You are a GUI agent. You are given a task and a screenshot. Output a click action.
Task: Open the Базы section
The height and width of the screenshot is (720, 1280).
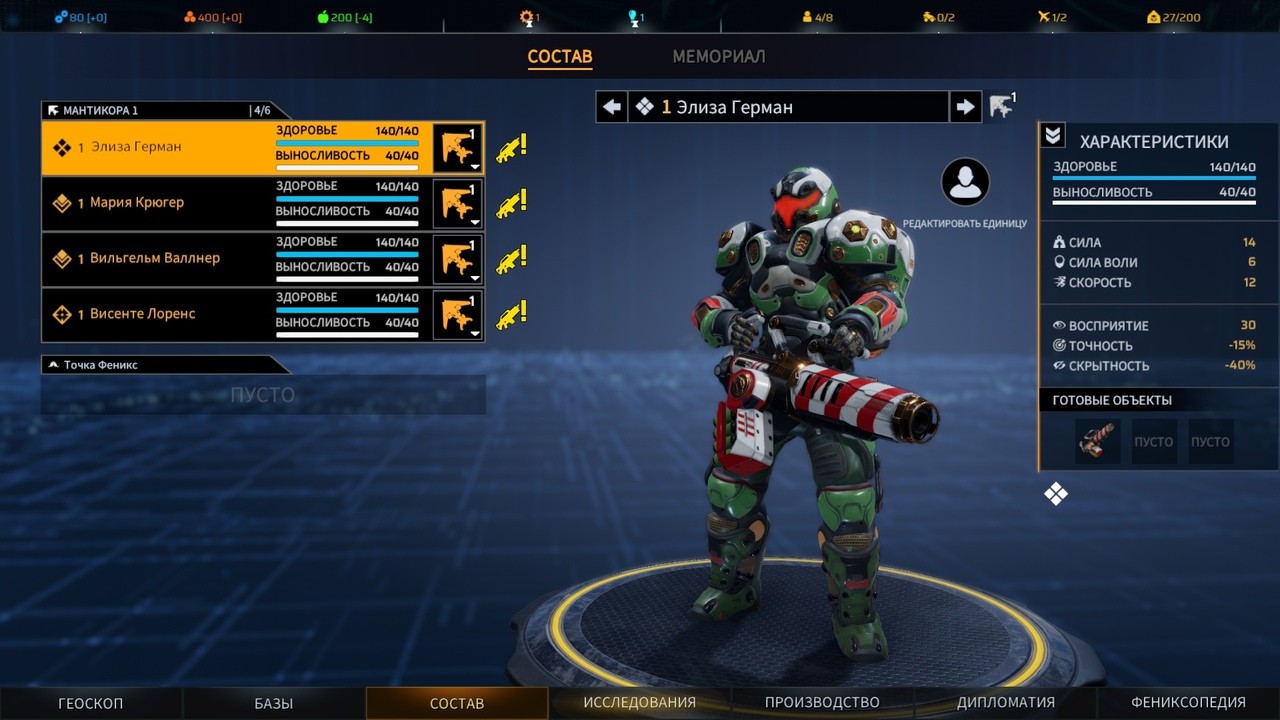pyautogui.click(x=274, y=703)
